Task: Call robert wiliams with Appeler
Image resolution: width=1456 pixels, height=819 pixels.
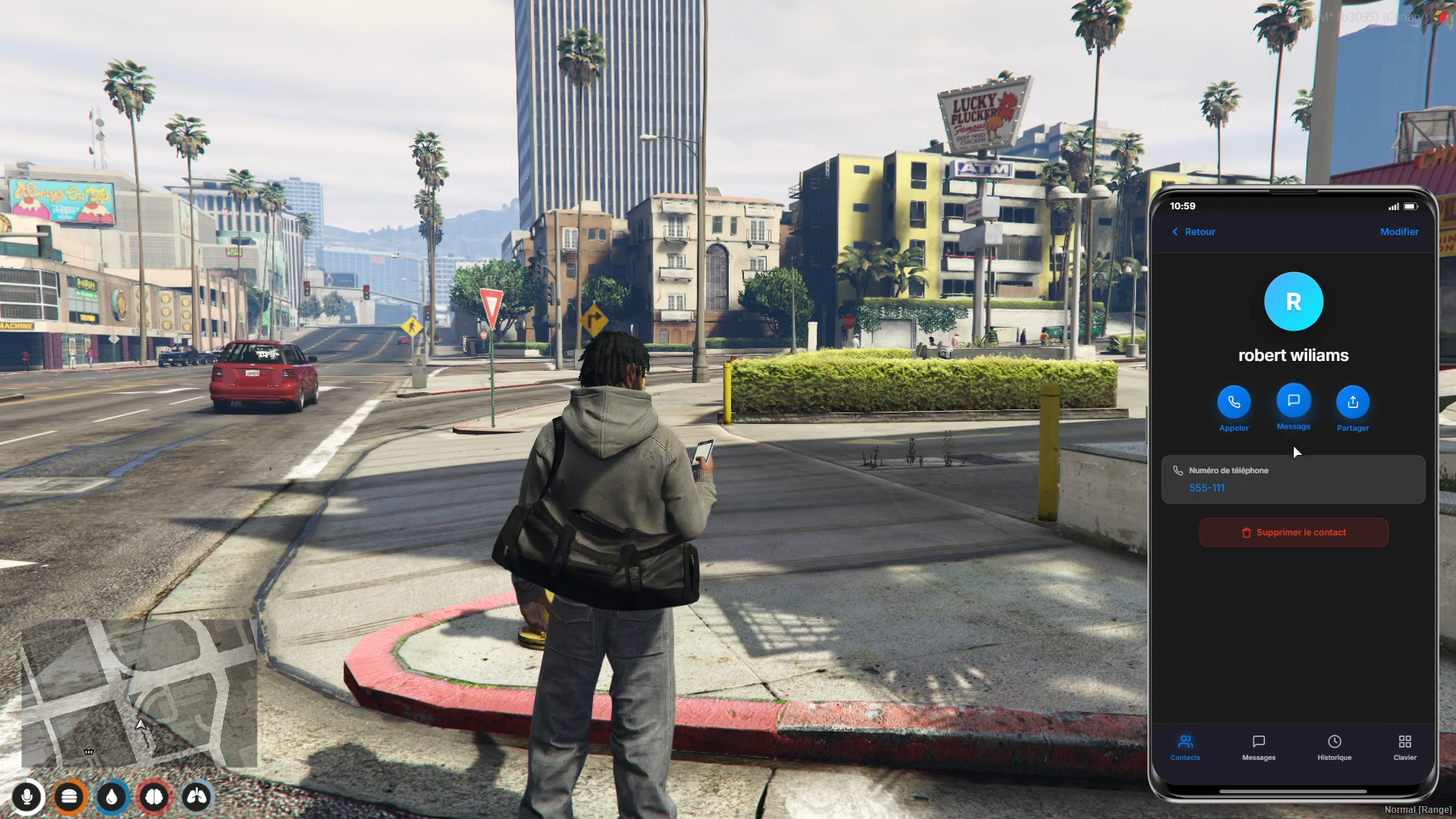Action: [1234, 403]
